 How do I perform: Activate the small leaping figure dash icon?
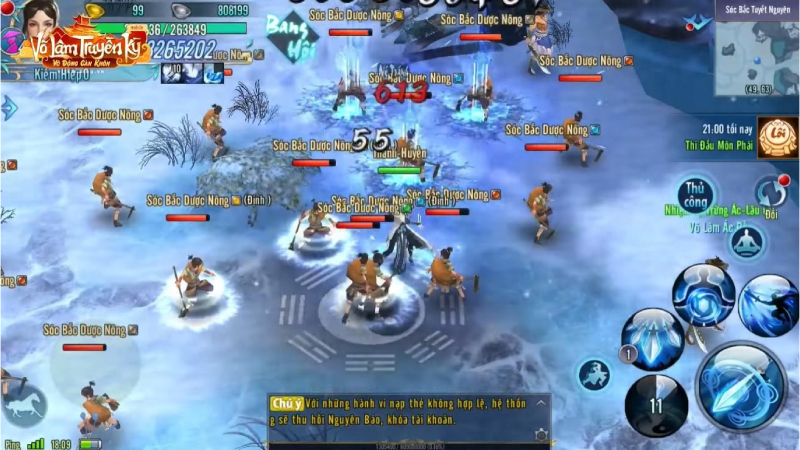[593, 375]
